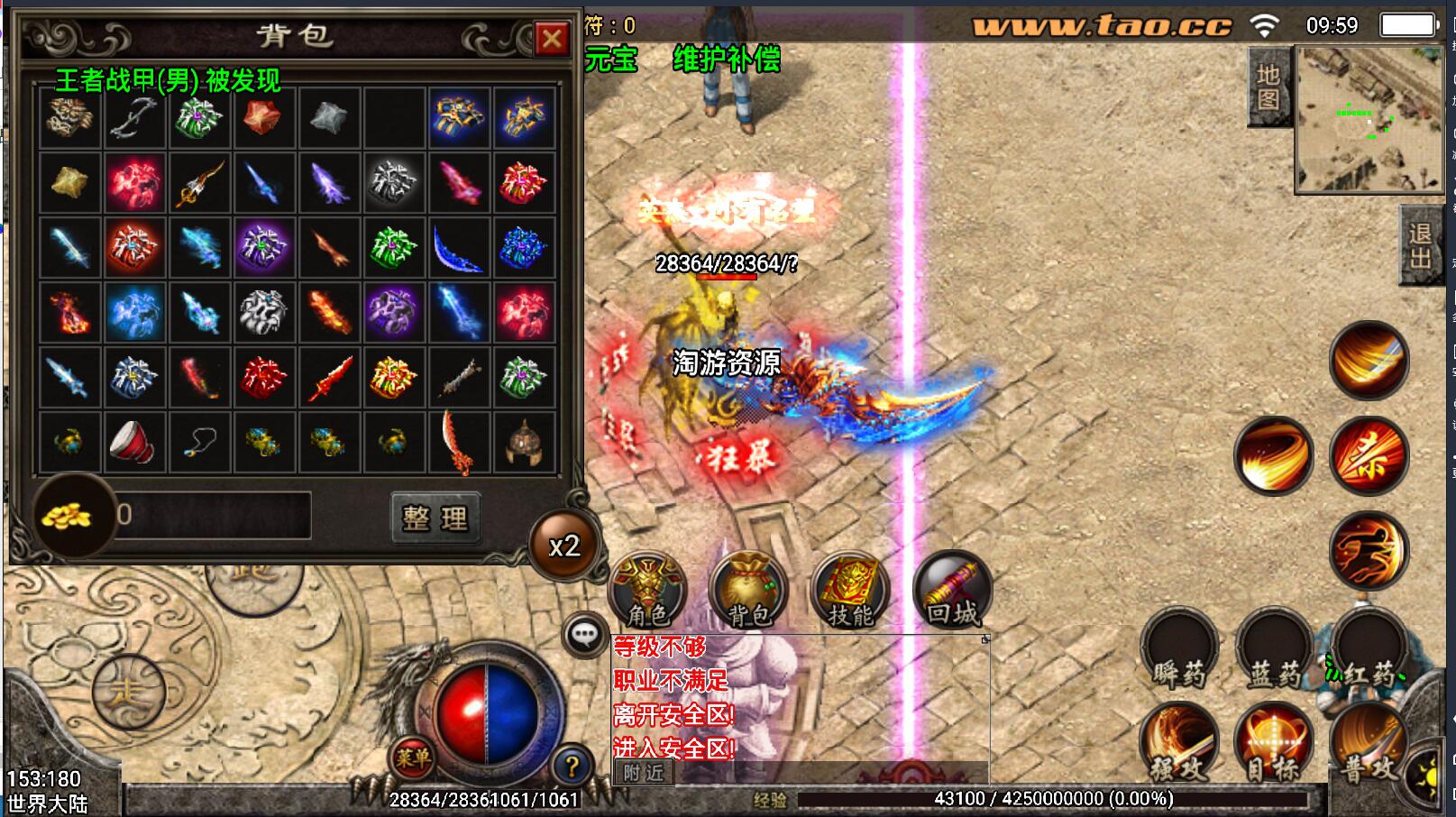The image size is (1456, 817).
Task: Open the 地图 map button
Action: [1268, 87]
